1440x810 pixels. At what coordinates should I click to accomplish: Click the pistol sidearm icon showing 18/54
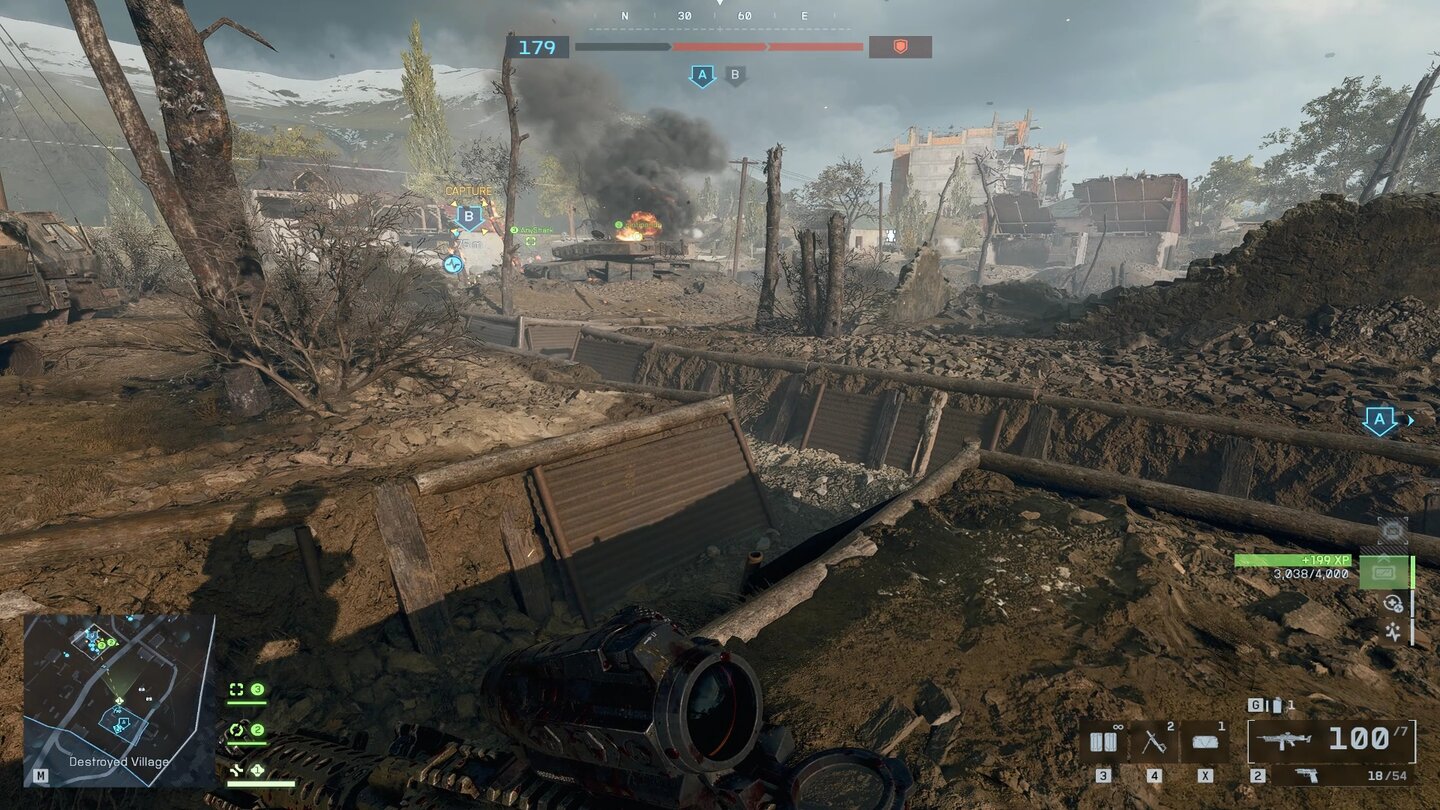(1307, 777)
